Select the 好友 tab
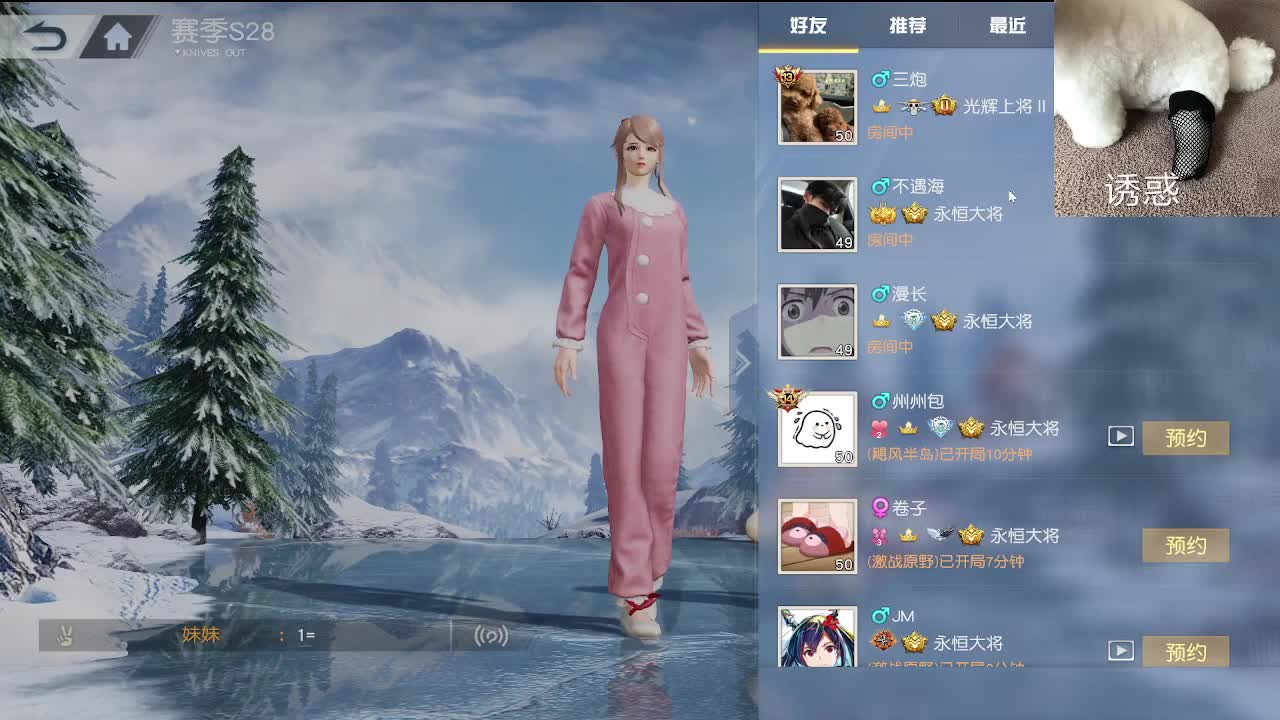This screenshot has width=1280, height=720. click(x=808, y=27)
